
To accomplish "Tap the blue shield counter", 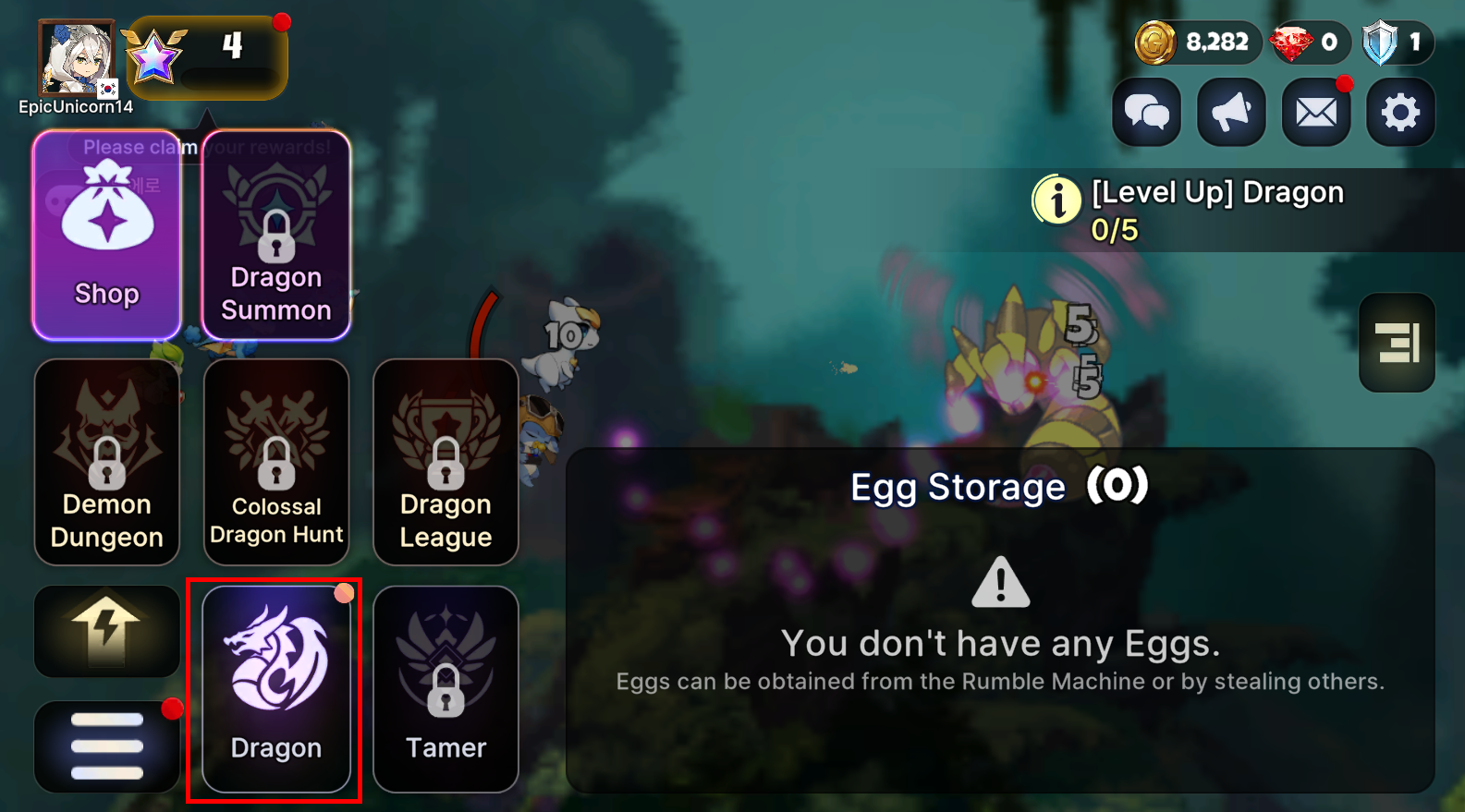I will pyautogui.click(x=1397, y=42).
